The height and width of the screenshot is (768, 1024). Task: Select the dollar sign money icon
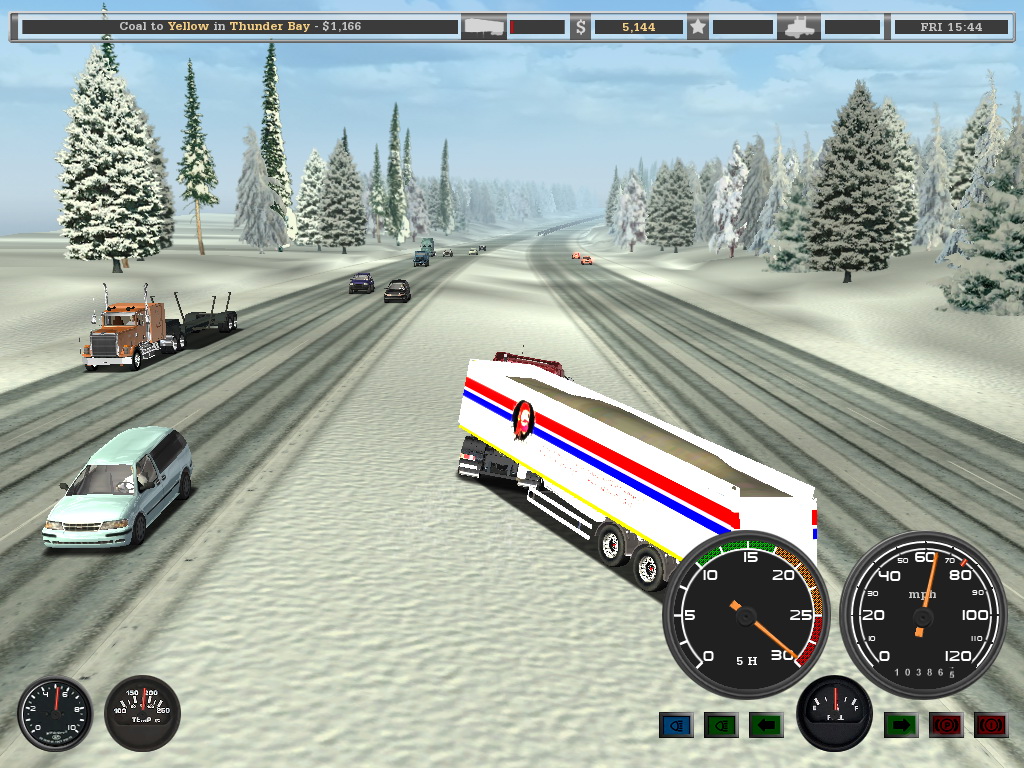point(581,27)
